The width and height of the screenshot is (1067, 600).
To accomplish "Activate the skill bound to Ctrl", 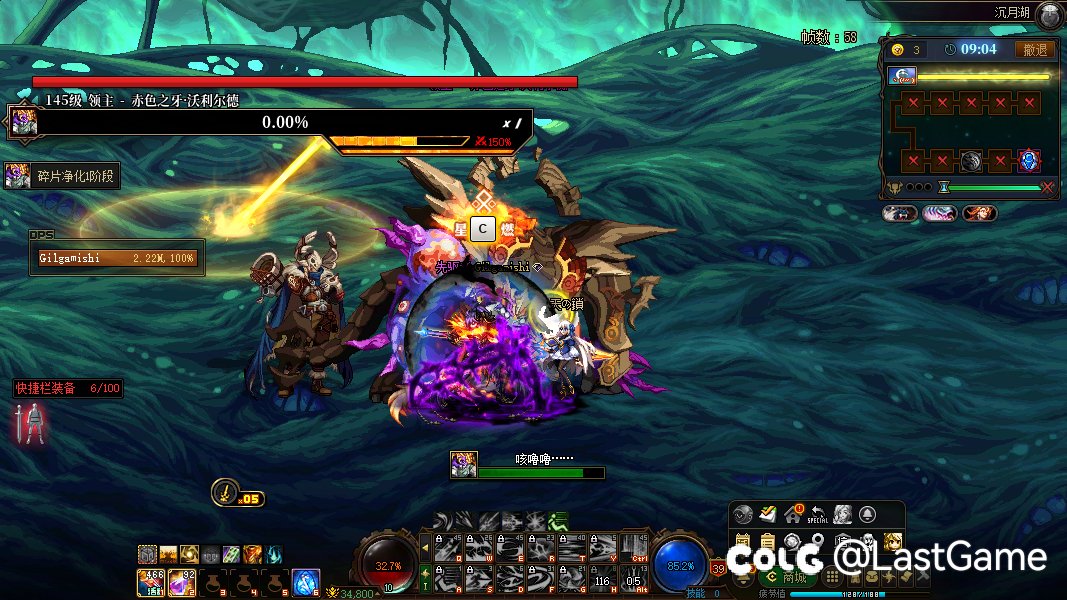I will click(x=633, y=548).
